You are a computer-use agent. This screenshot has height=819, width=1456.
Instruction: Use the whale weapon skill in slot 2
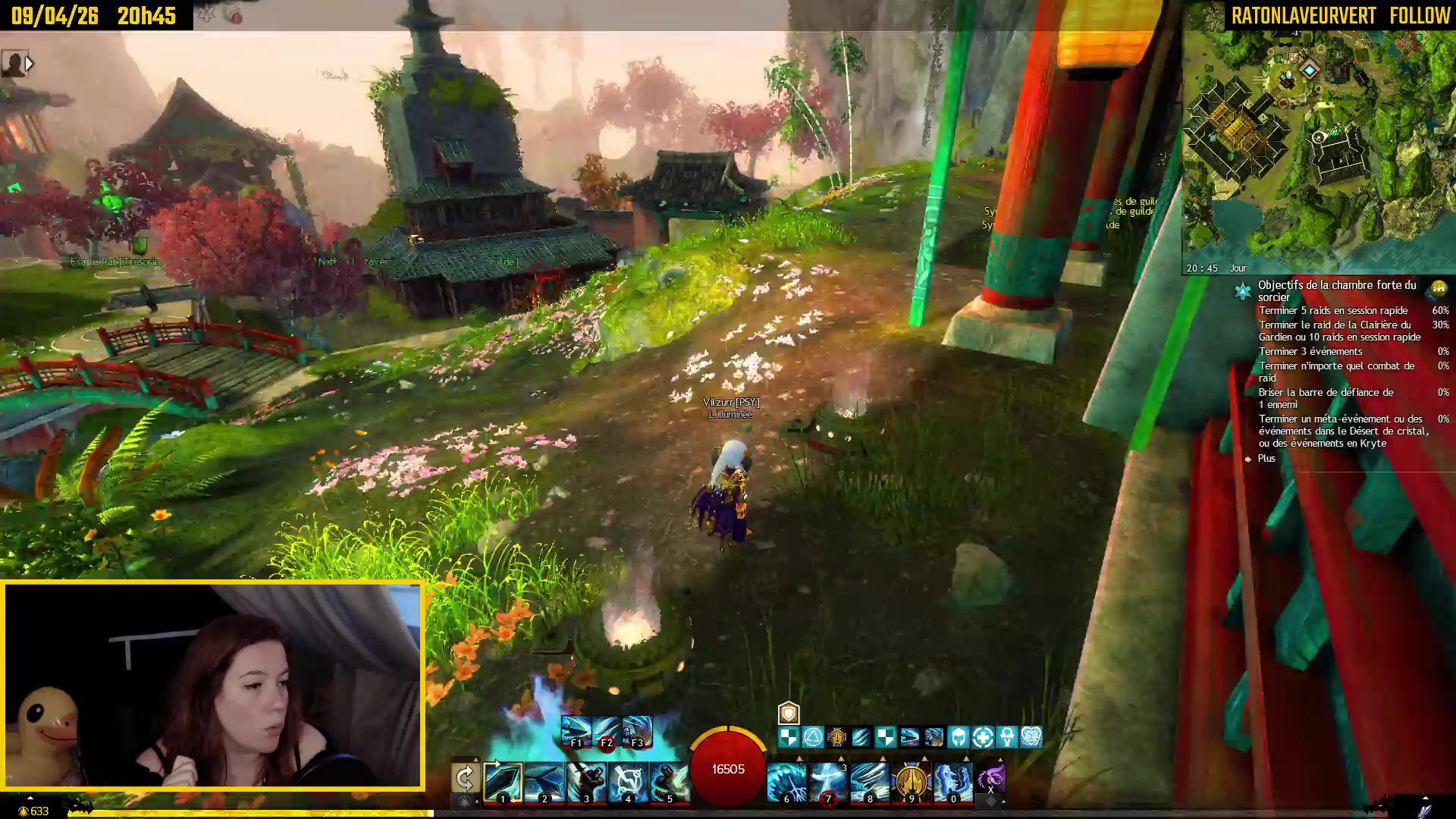pos(544,782)
